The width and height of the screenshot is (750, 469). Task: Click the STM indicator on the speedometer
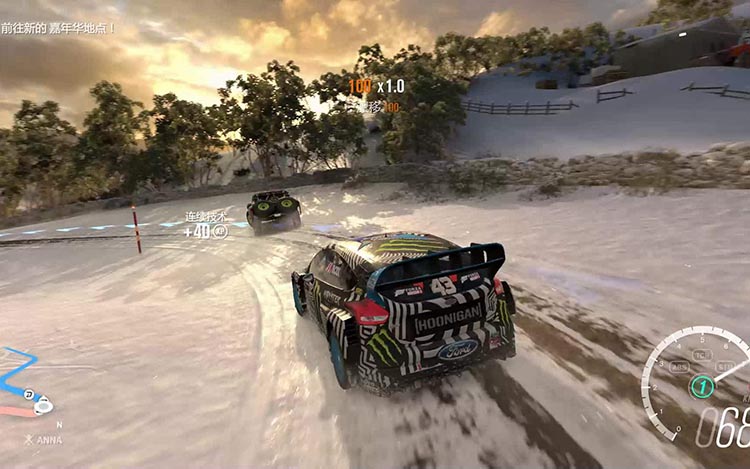[726, 366]
